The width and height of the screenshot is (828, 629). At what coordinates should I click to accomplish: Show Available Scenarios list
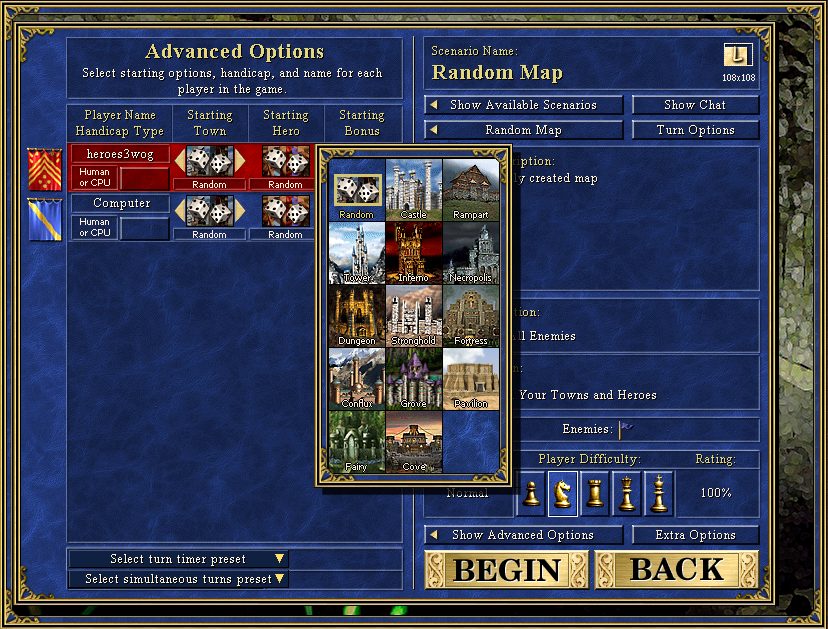pyautogui.click(x=524, y=105)
